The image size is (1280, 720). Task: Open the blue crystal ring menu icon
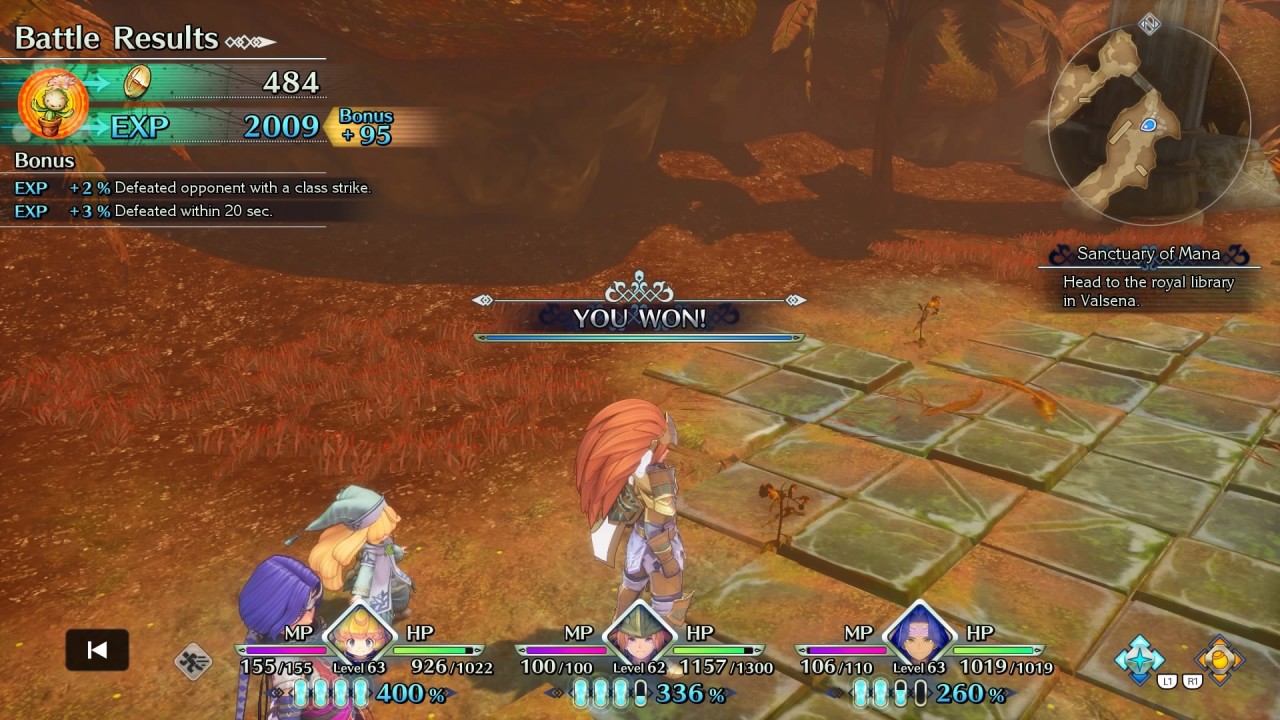pos(1140,658)
